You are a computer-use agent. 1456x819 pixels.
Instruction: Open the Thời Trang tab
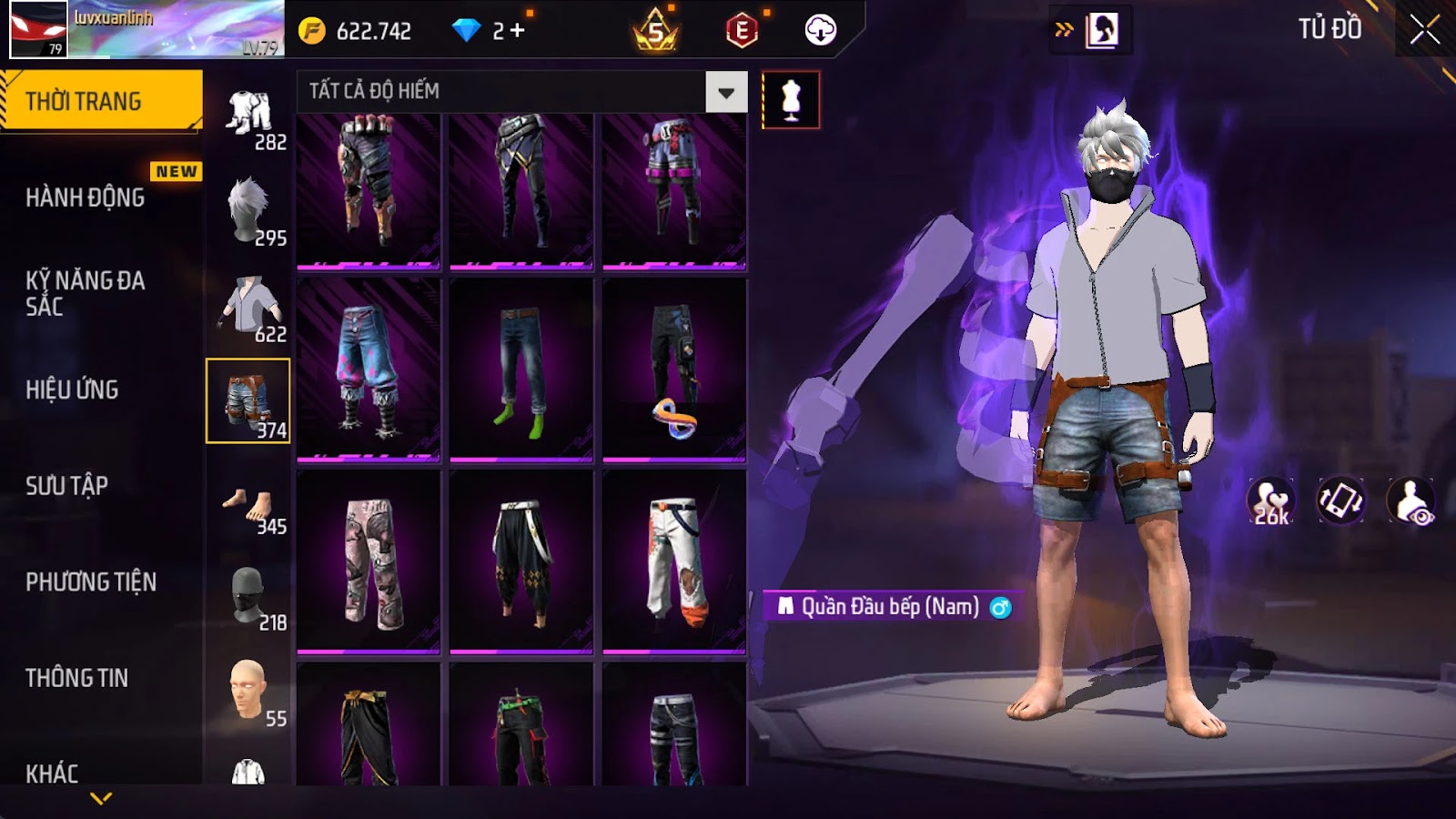101,100
